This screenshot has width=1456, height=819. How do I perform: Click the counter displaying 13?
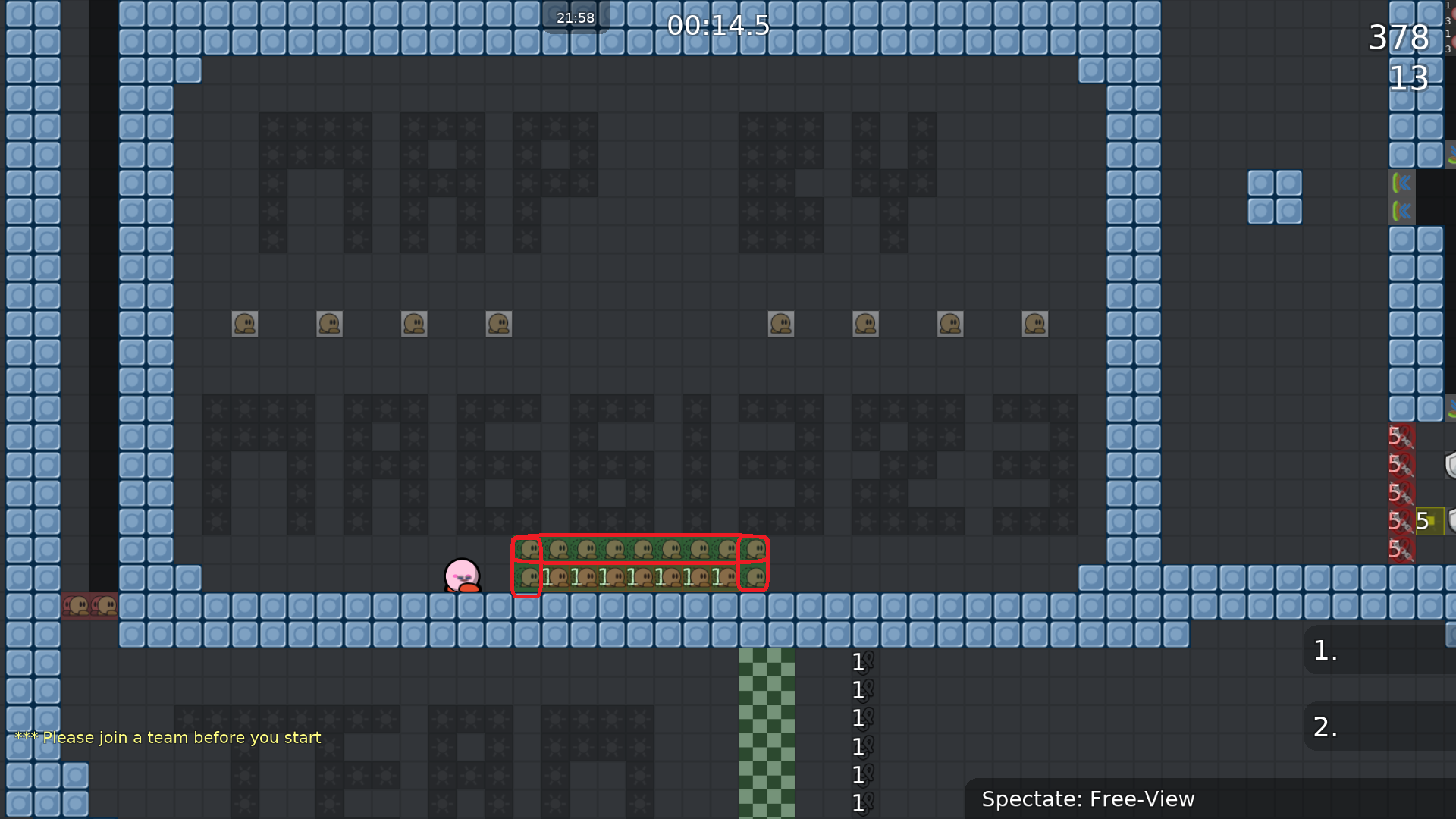pyautogui.click(x=1410, y=79)
